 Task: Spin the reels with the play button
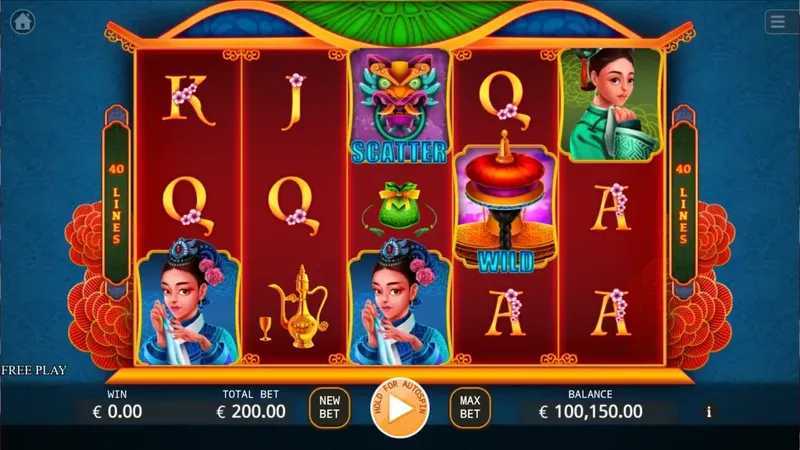pos(399,408)
